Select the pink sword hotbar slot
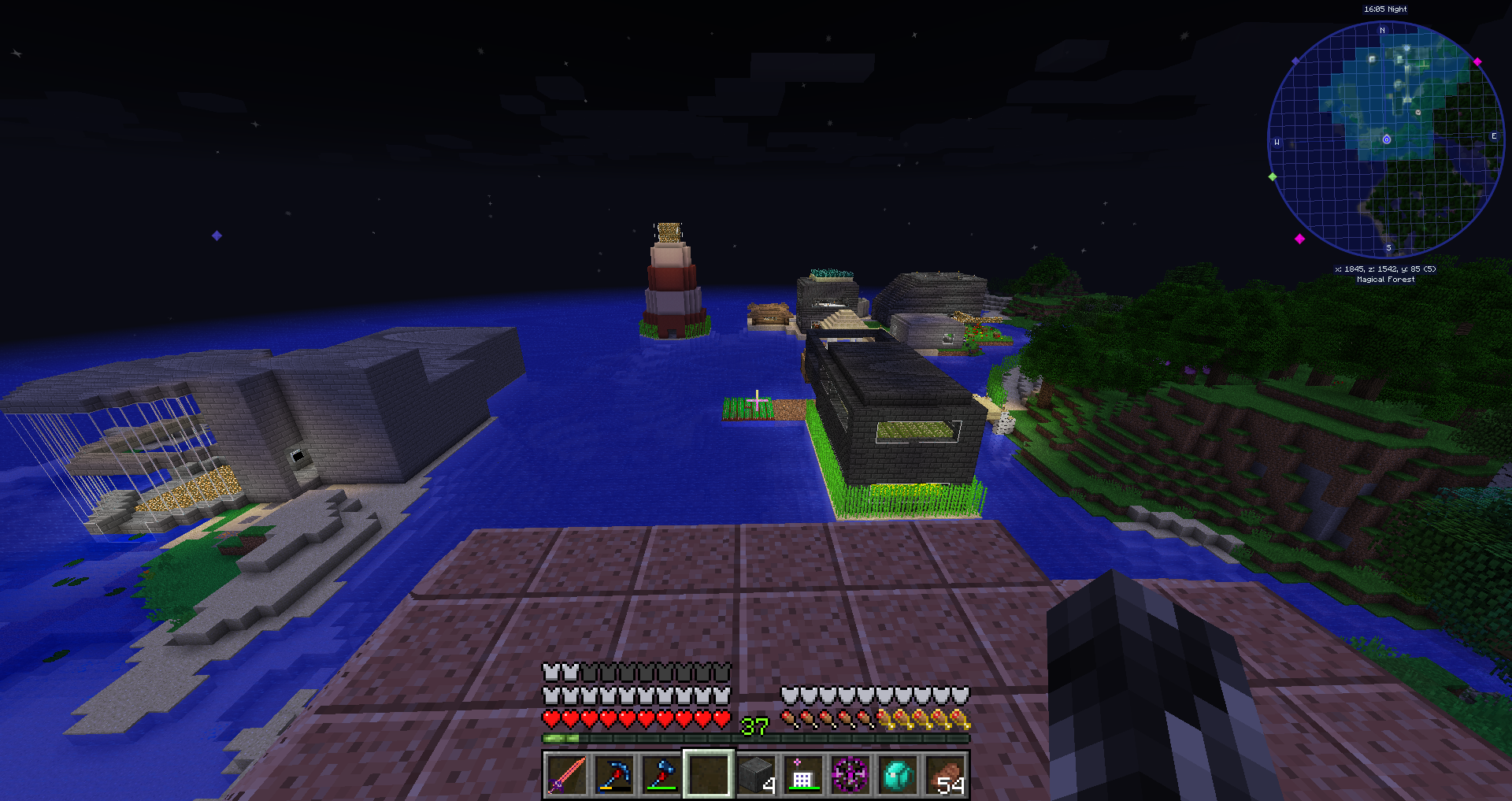Viewport: 1512px width, 801px height. pyautogui.click(x=566, y=774)
